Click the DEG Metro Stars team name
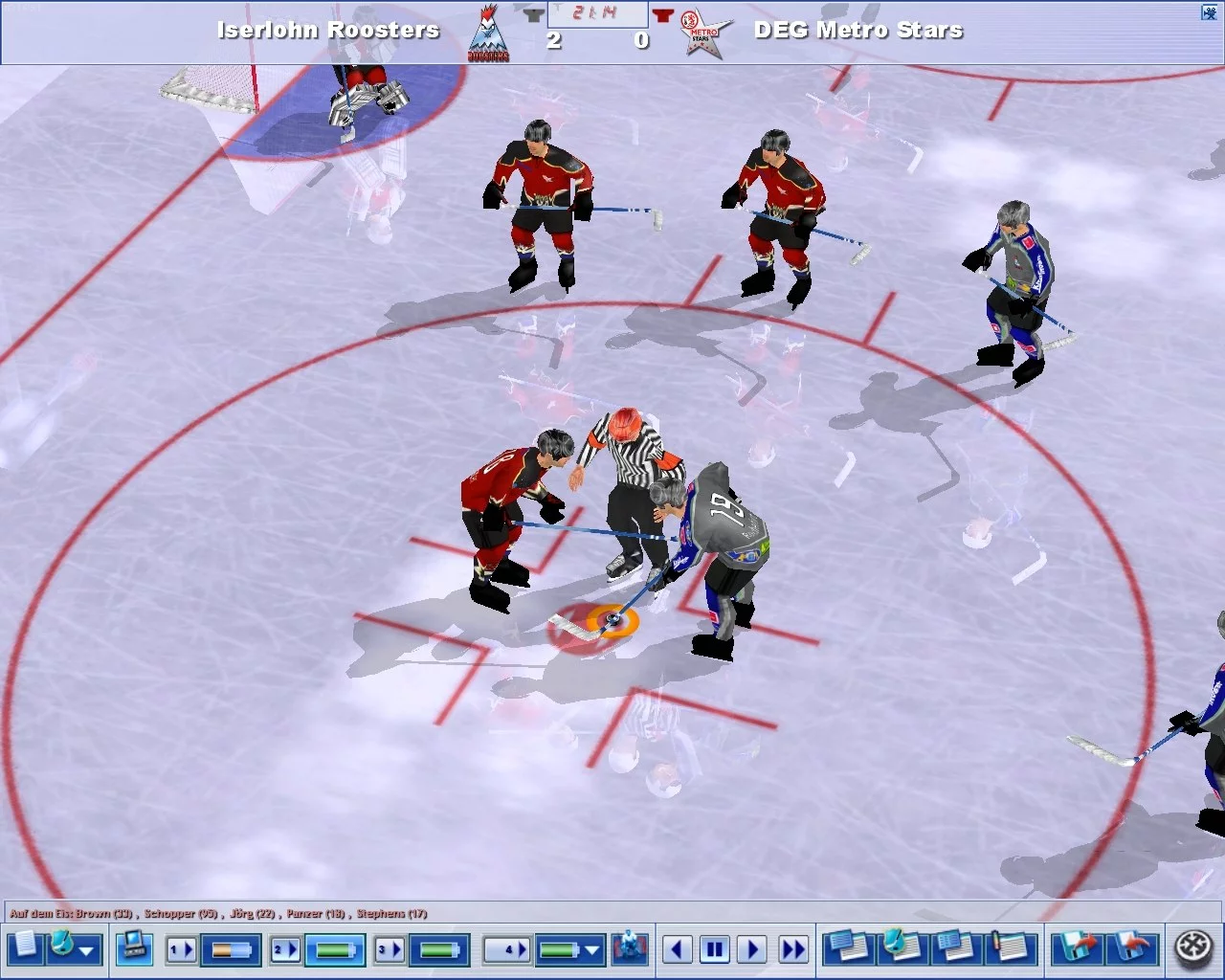The width and height of the screenshot is (1225, 980). (857, 30)
